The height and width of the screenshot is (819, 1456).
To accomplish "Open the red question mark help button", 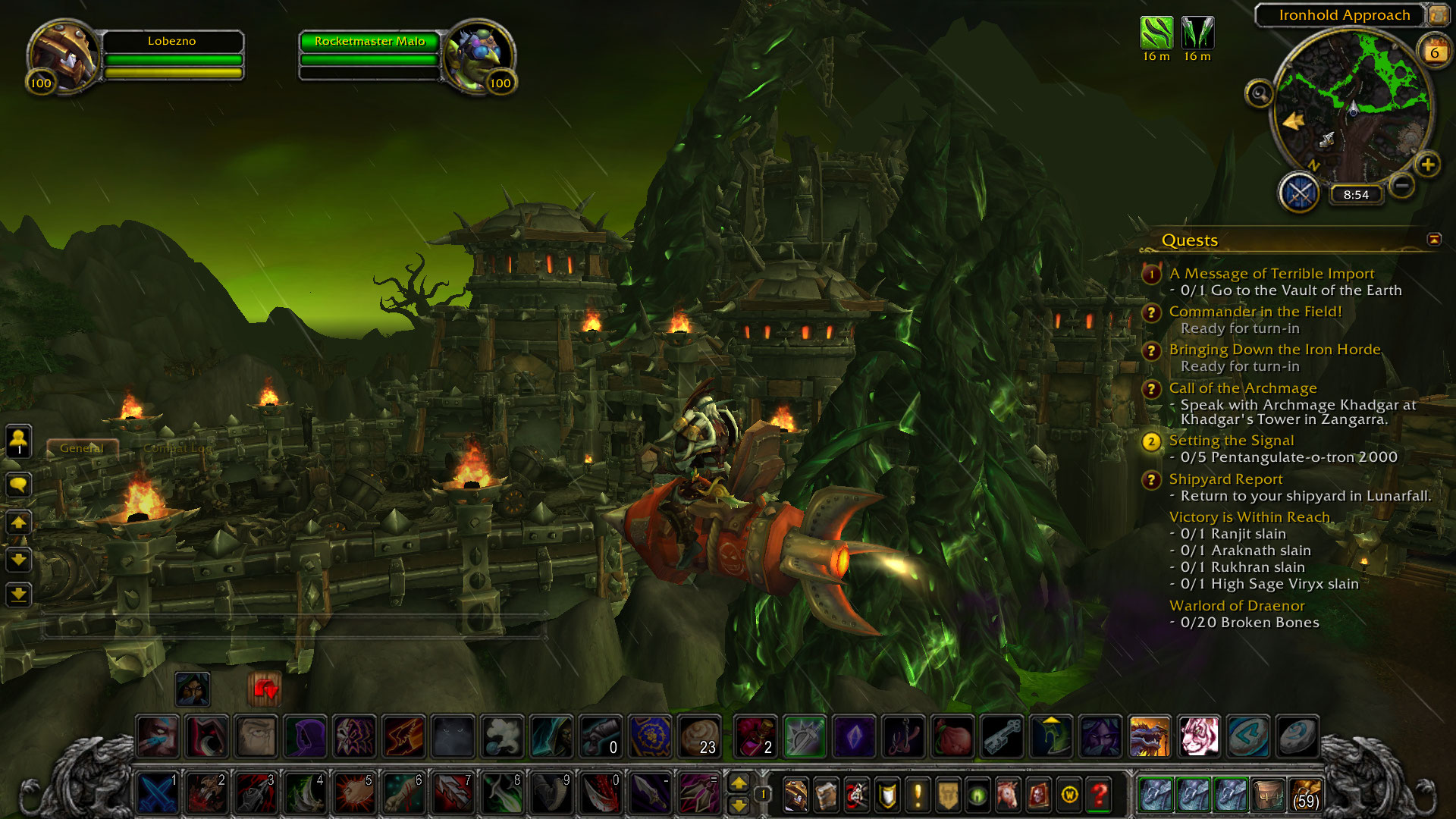I will pyautogui.click(x=1099, y=794).
